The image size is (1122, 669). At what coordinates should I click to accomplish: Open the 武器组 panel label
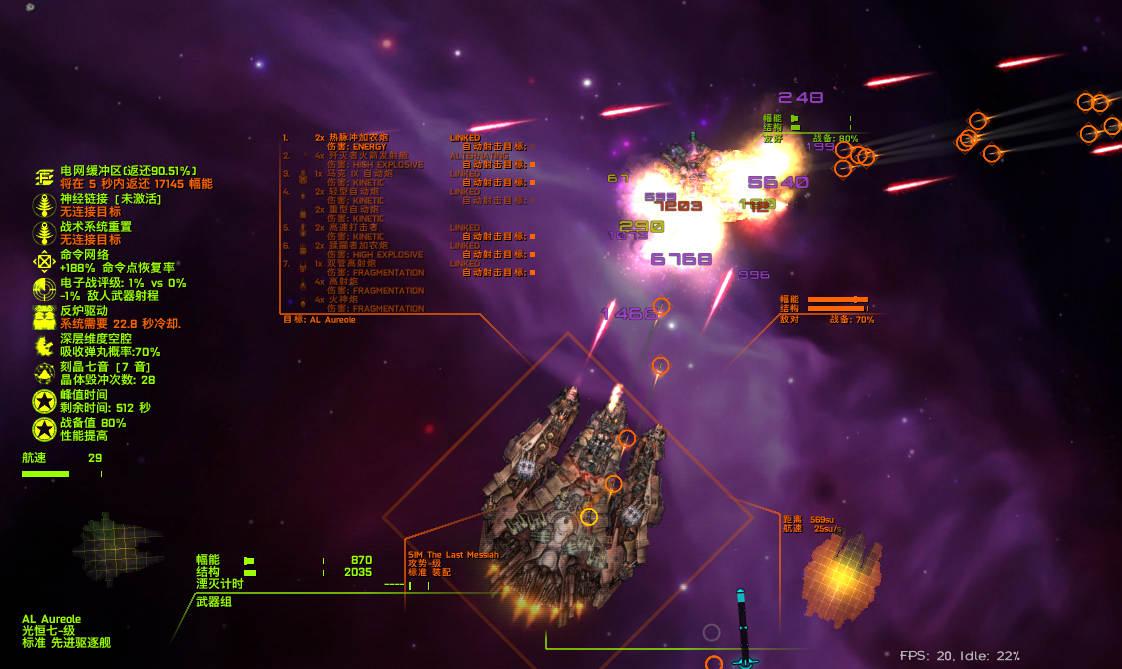pos(213,600)
